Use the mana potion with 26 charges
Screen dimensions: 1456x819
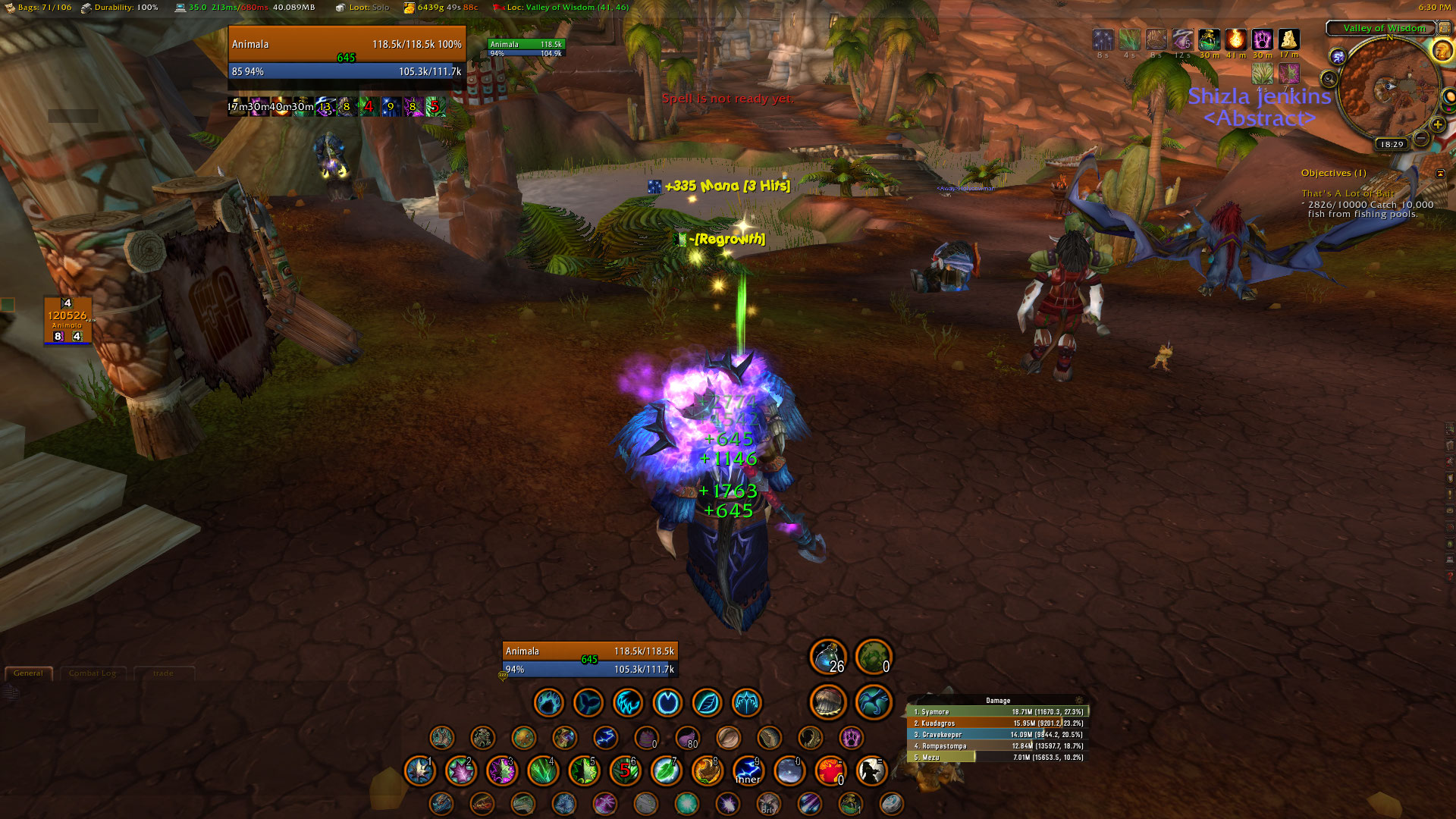(828, 657)
